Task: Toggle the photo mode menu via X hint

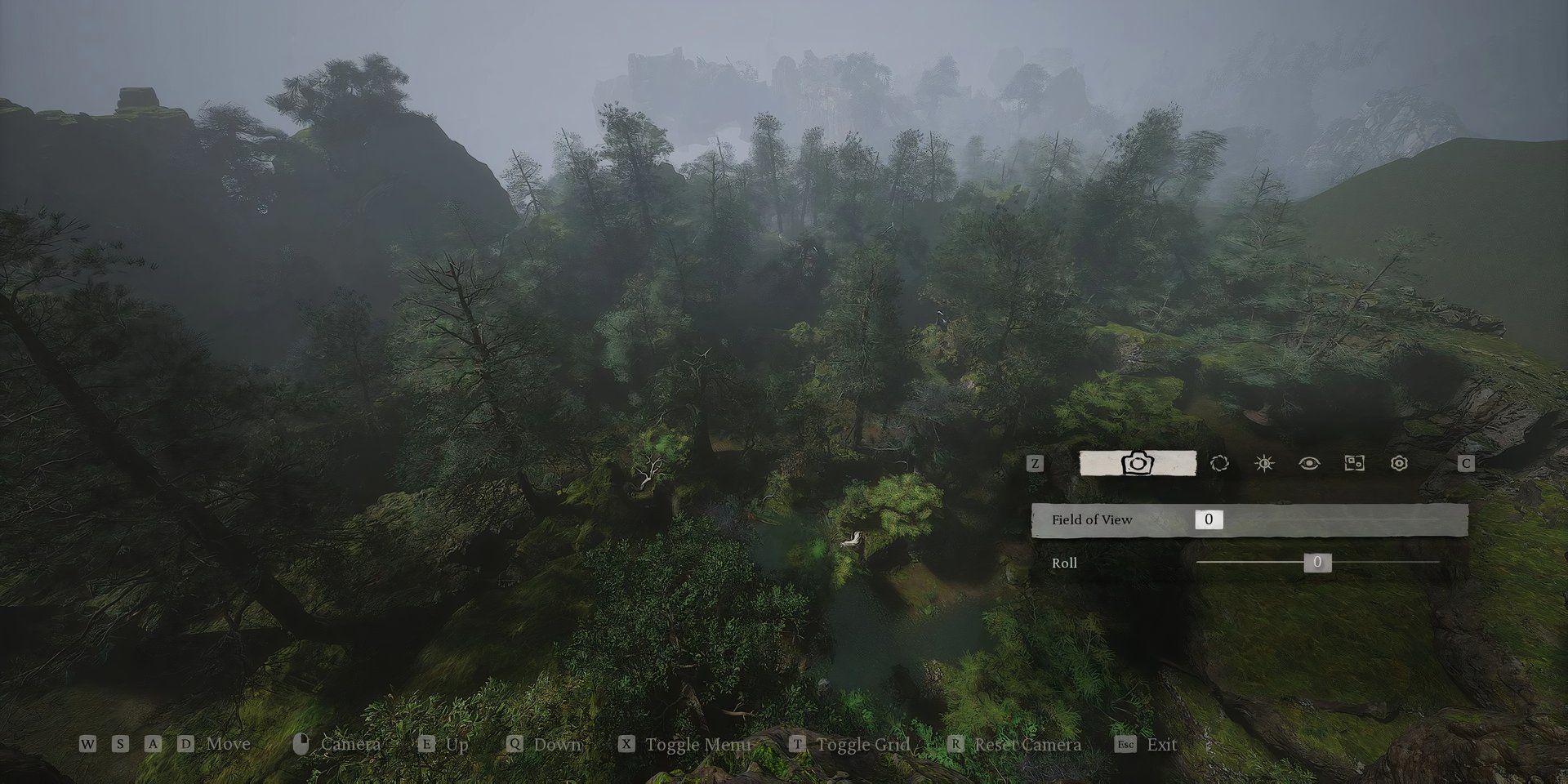Action: 625,744
